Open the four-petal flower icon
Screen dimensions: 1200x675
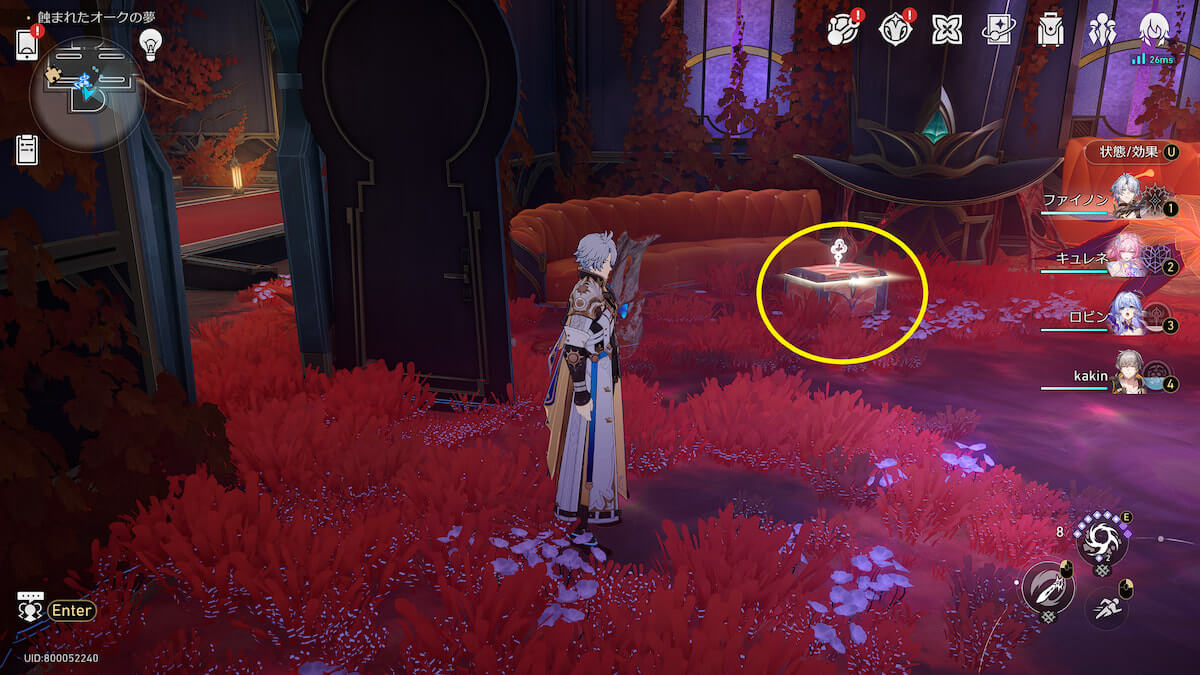946,30
